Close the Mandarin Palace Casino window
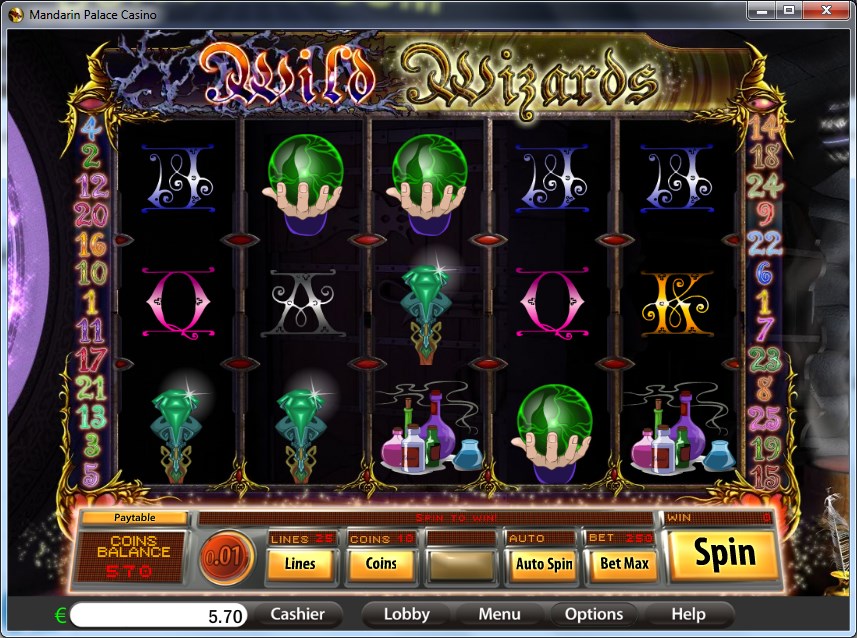 [825, 11]
